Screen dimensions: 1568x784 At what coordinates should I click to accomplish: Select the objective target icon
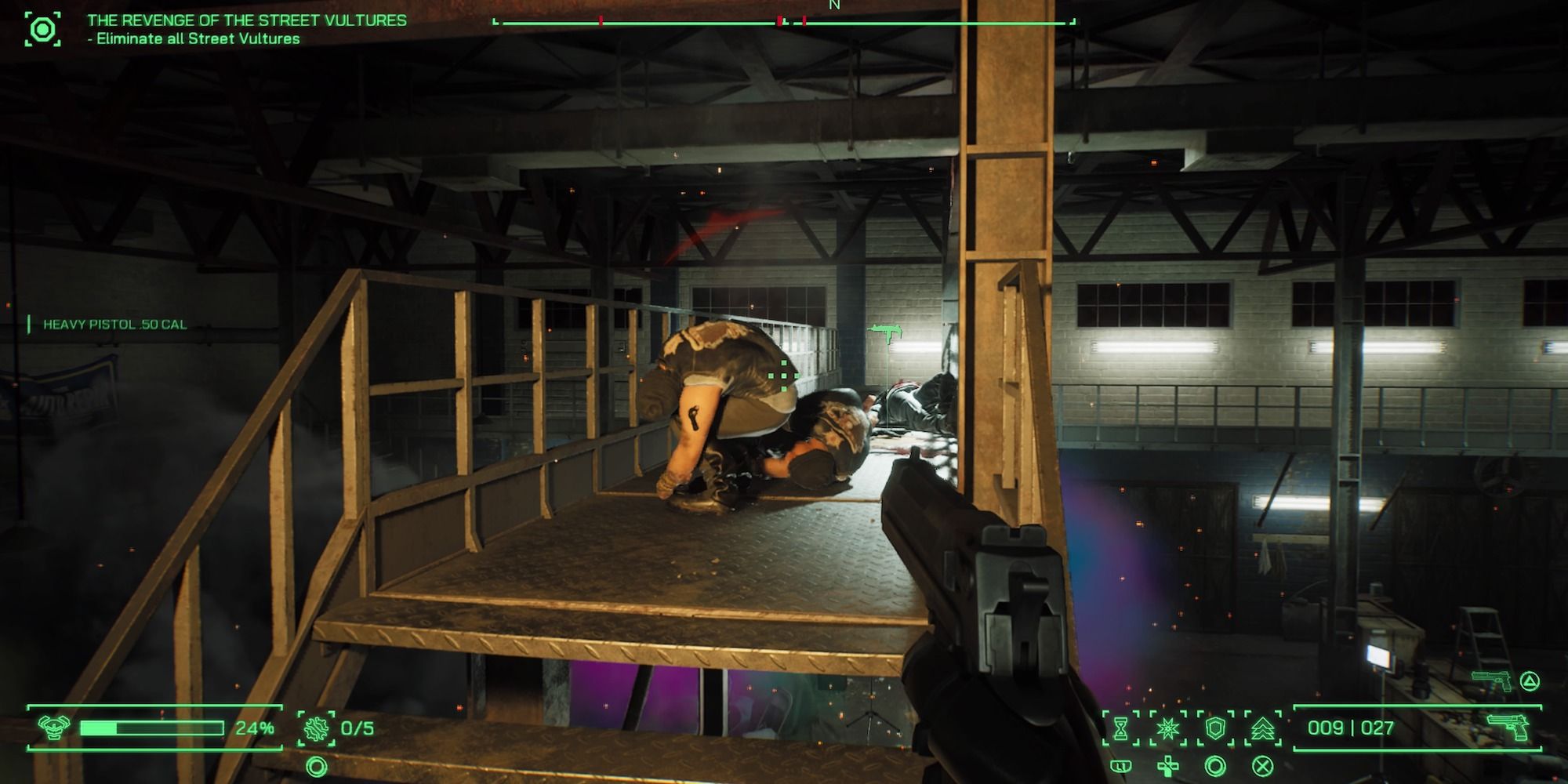(x=42, y=30)
